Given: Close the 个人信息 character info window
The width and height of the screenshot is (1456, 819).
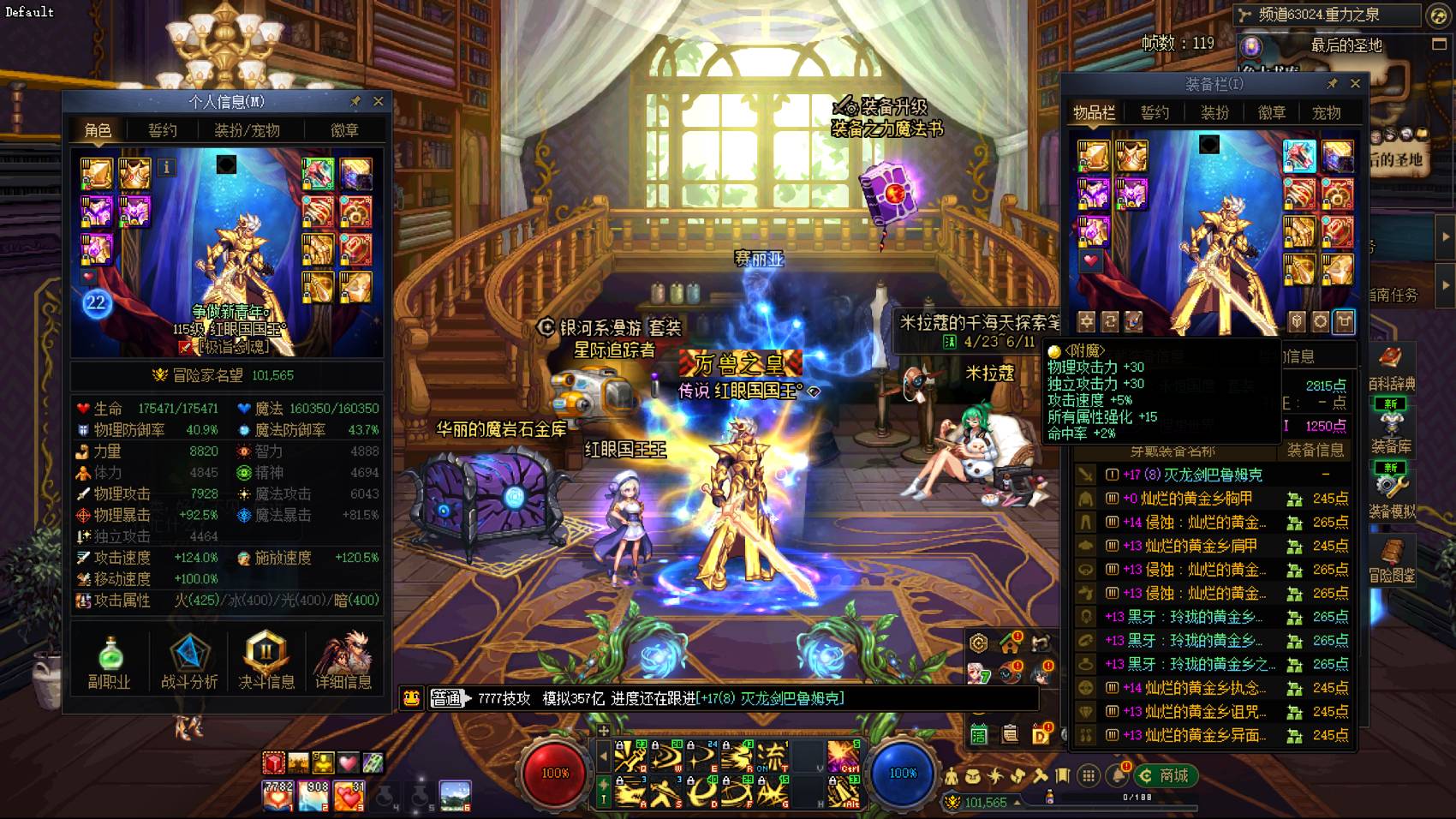Looking at the screenshot, I should 378,101.
